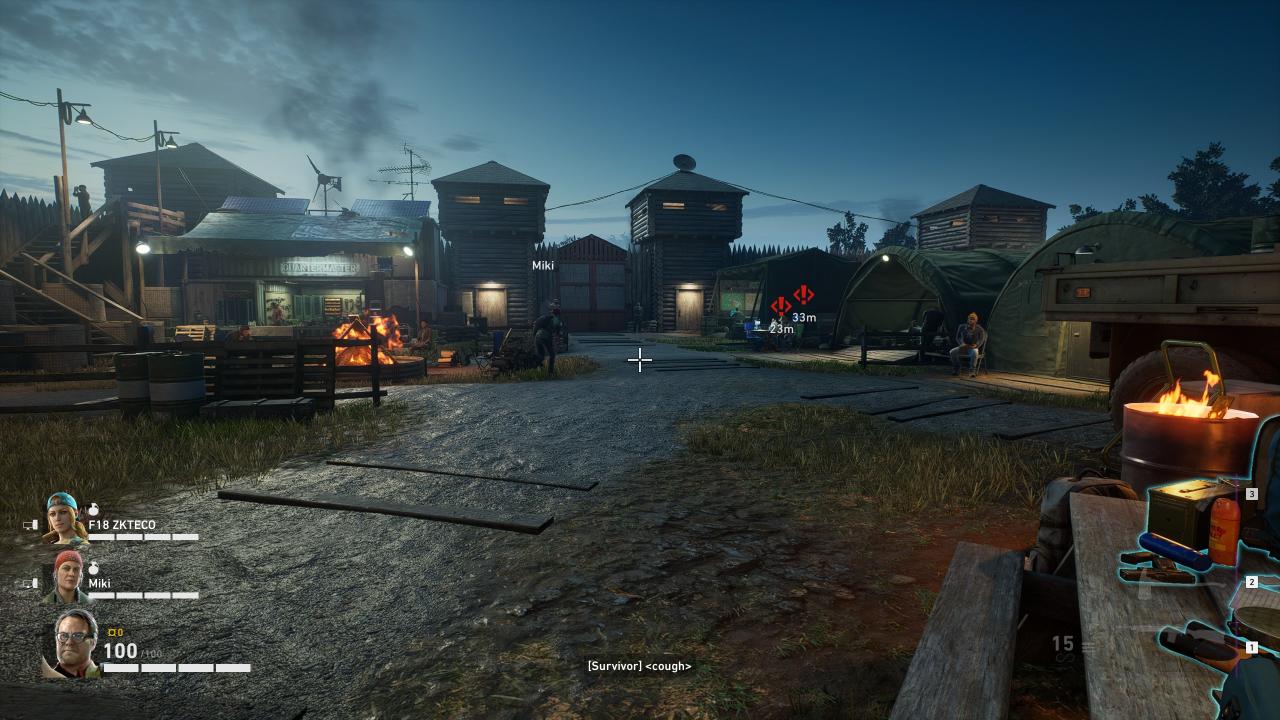Click the grenade icon above F18 ZKTECO's name

[94, 509]
